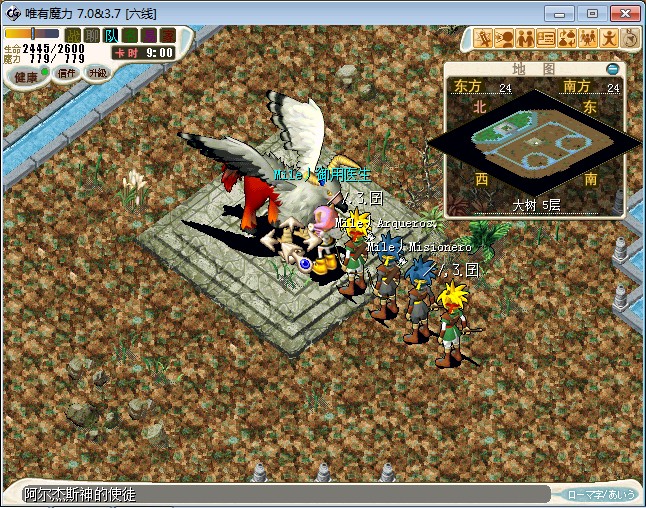This screenshot has height=508, width=646.
Task: Click the ローマ字/あいう input mode toggle
Action: click(601, 494)
